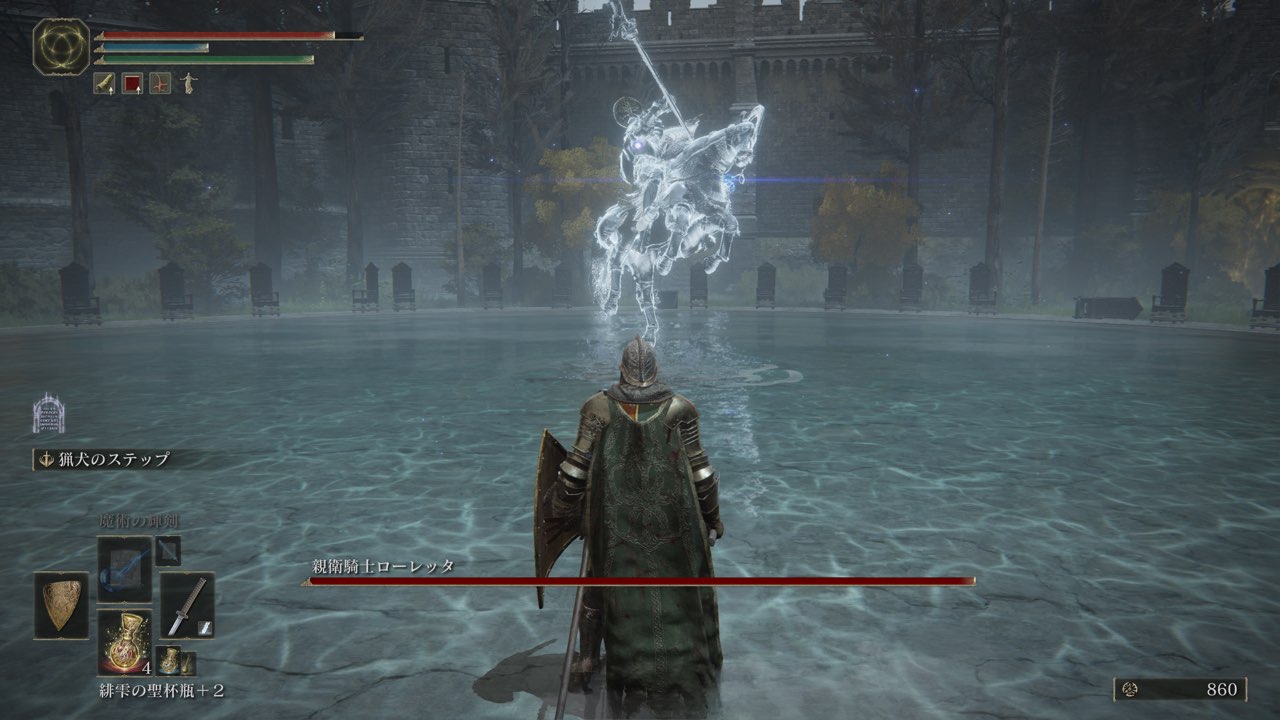This screenshot has width=1280, height=720.
Task: Select the katana right-hand weapon slot
Action: 186,605
